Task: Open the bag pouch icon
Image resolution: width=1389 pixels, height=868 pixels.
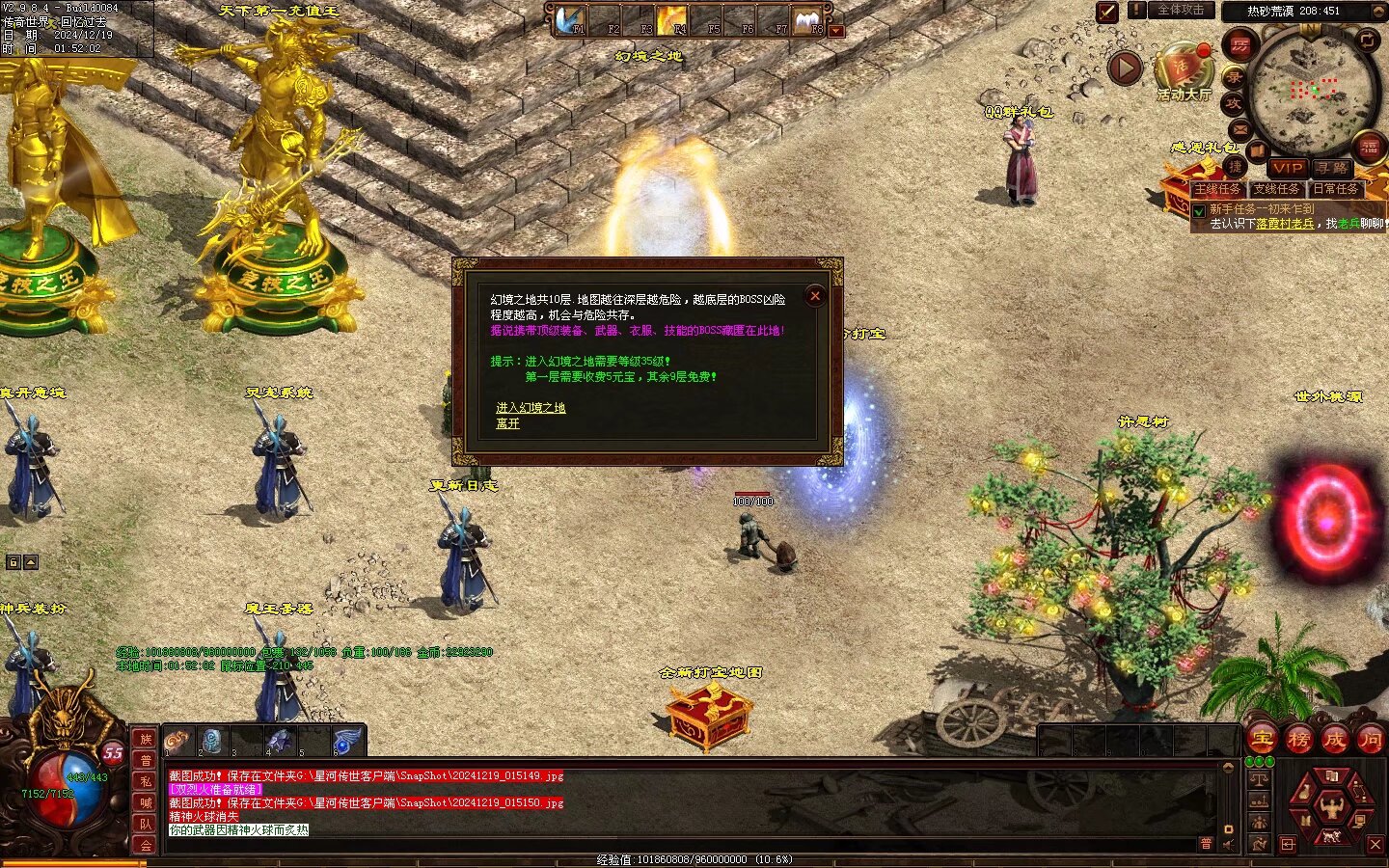Action: [x=1302, y=793]
